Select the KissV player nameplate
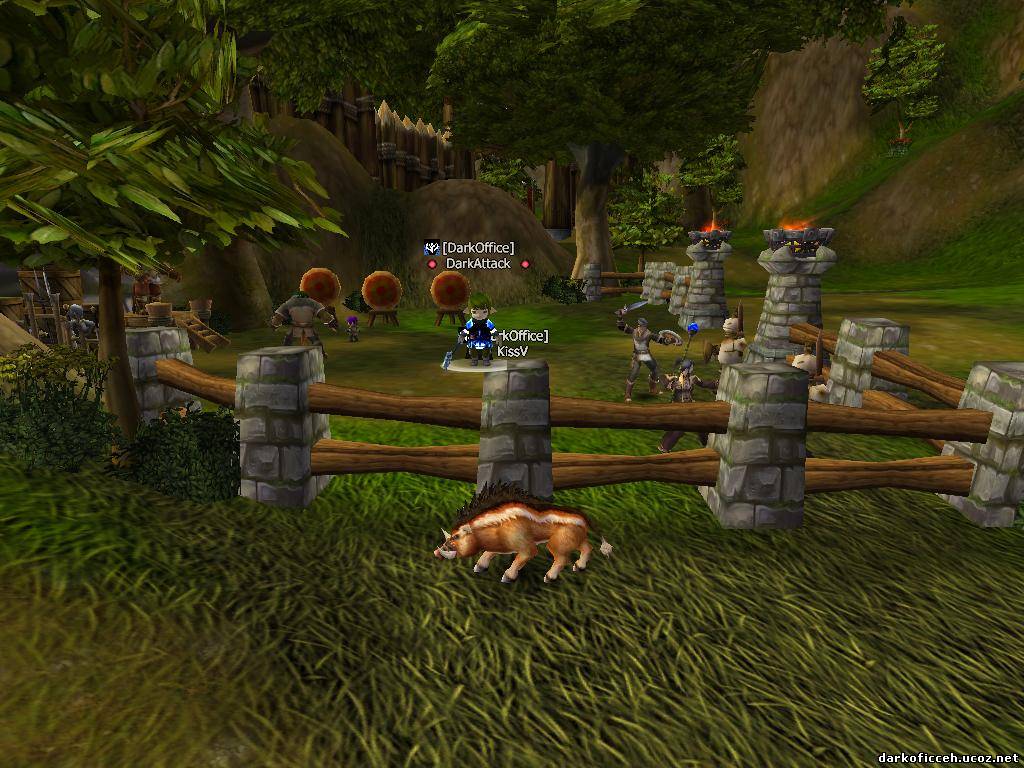Screen dimensions: 1024x768 click(512, 352)
